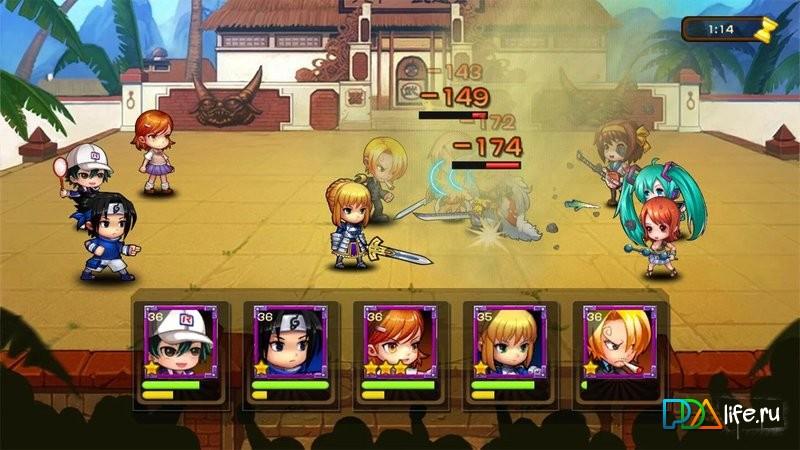The height and width of the screenshot is (450, 800).
Task: Tap the level 35 blonde knight card
Action: [509, 352]
